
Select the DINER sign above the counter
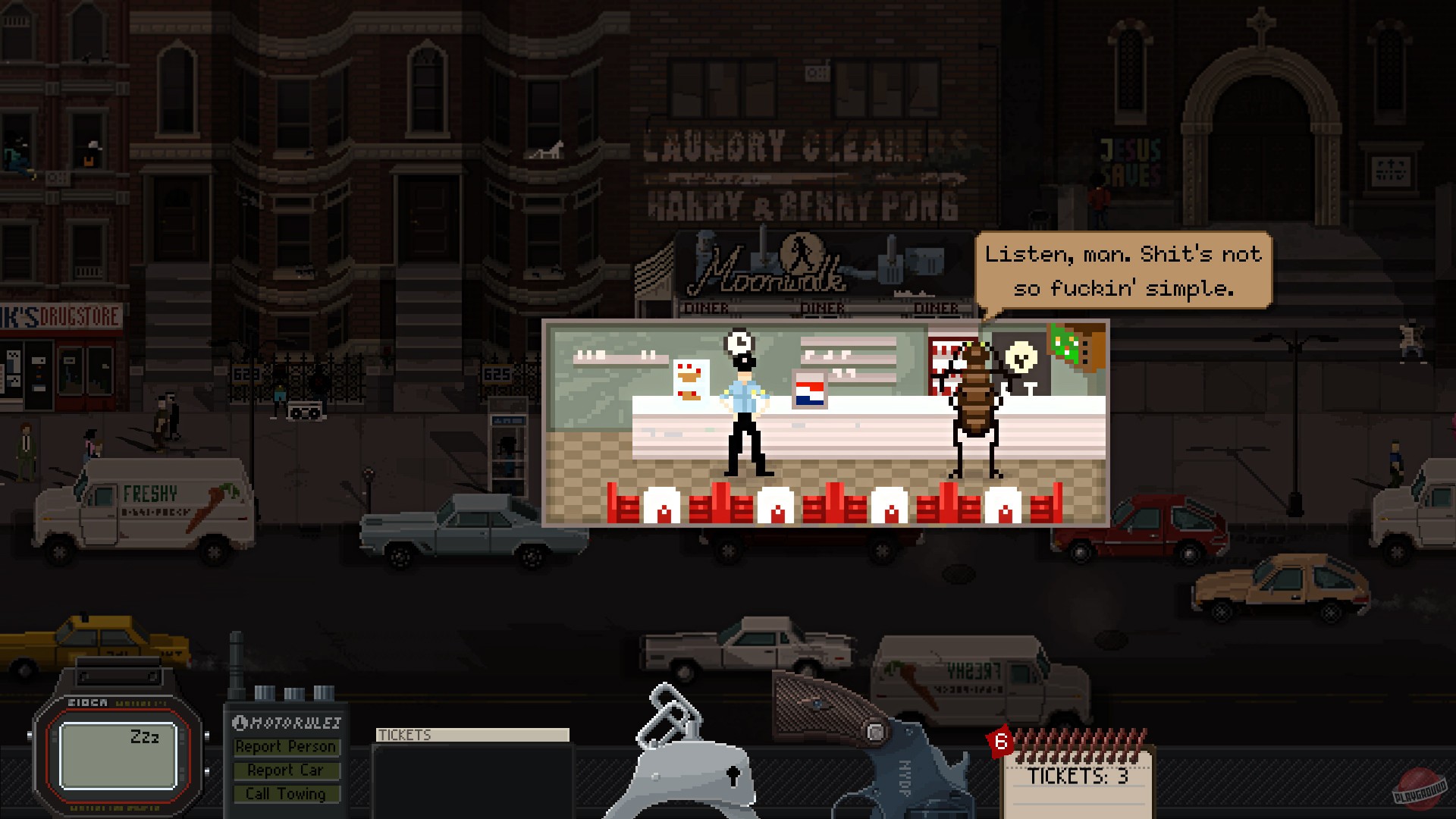[x=825, y=307]
